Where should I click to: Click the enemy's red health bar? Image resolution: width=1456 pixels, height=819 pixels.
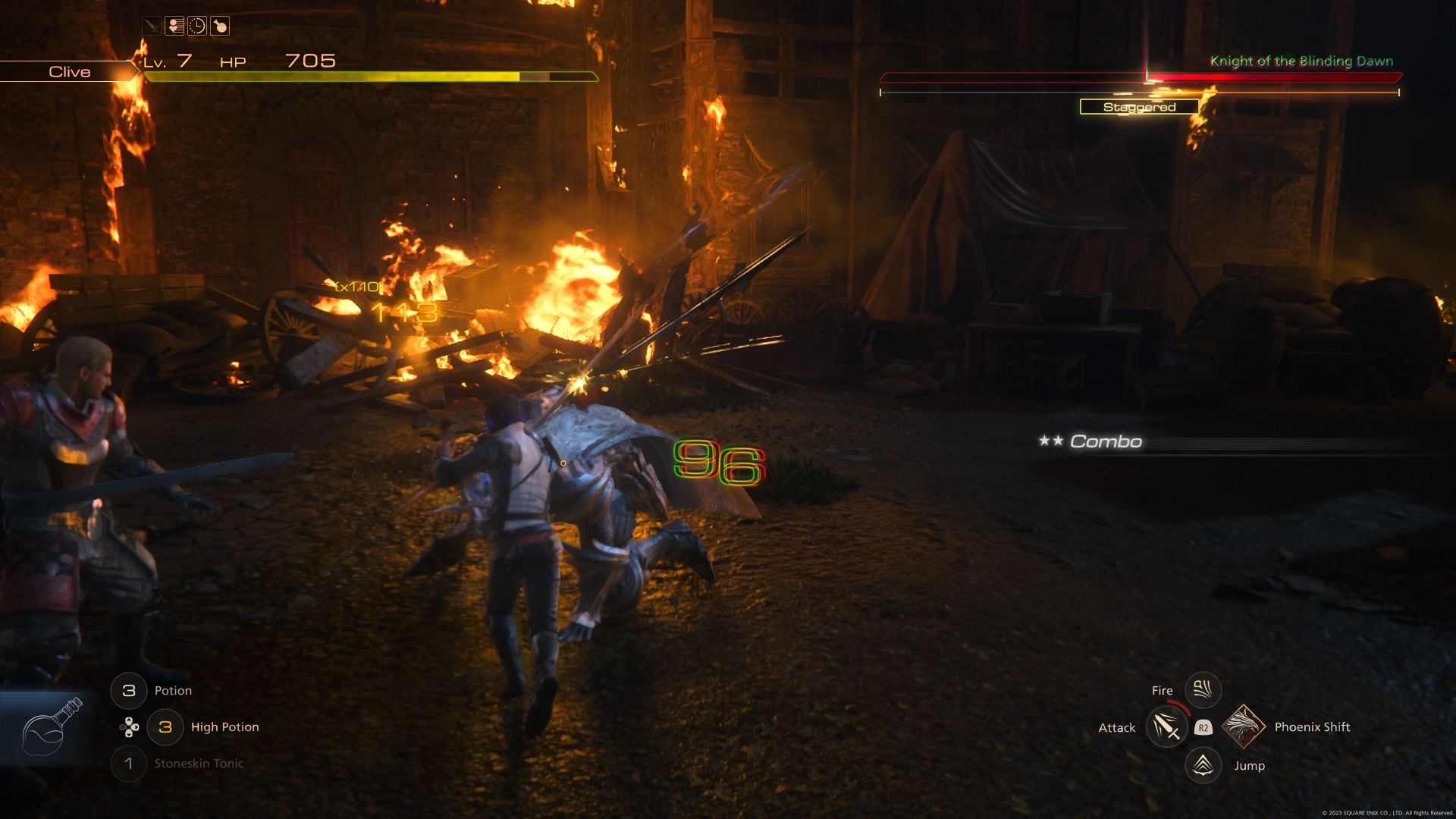tap(1137, 77)
